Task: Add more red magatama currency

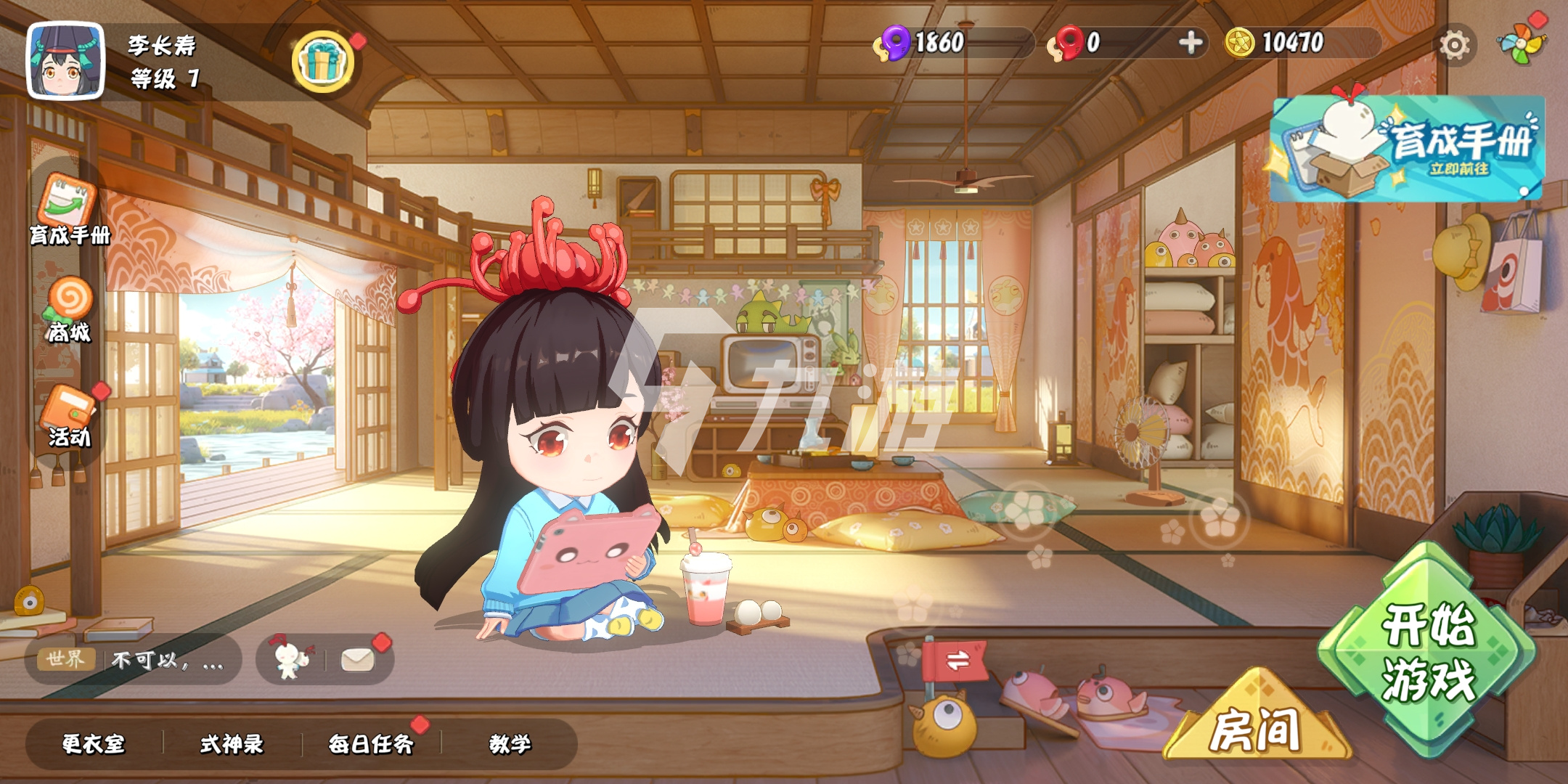Action: [1190, 43]
